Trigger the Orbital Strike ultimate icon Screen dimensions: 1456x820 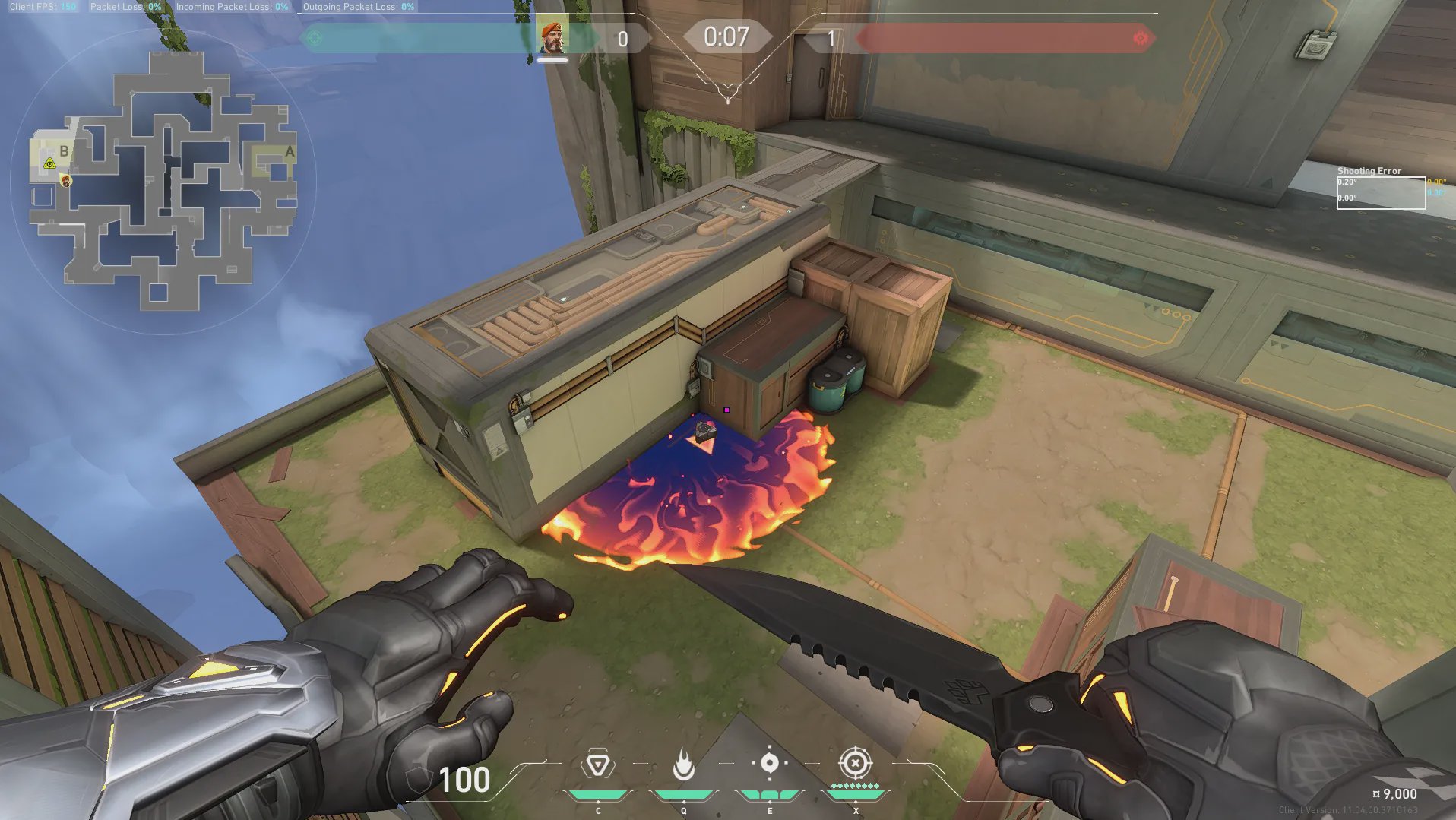855,763
